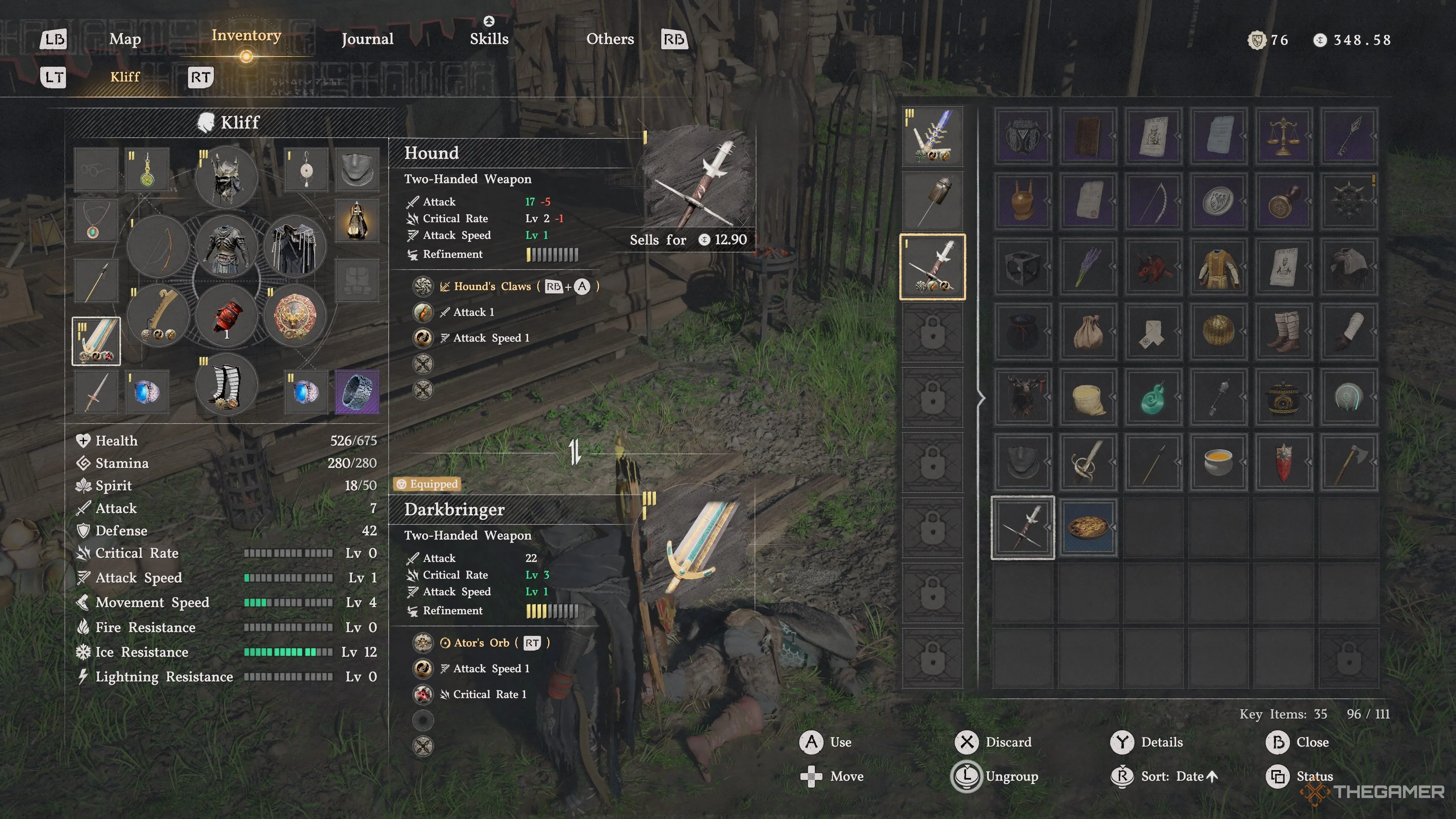This screenshot has height=819, width=1456.
Task: Pick the highlighted Hound weapon in bag
Action: click(1023, 527)
